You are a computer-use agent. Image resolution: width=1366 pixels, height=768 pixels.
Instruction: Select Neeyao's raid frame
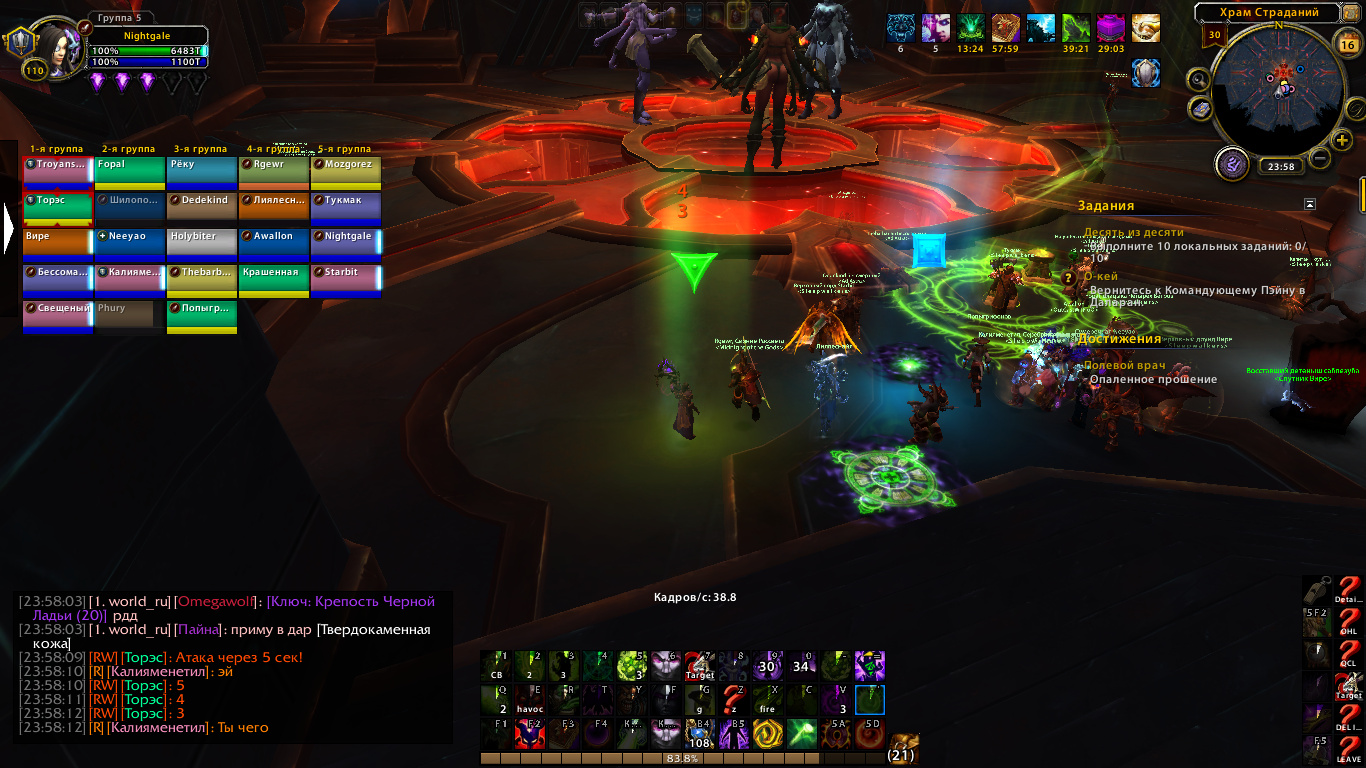point(129,243)
